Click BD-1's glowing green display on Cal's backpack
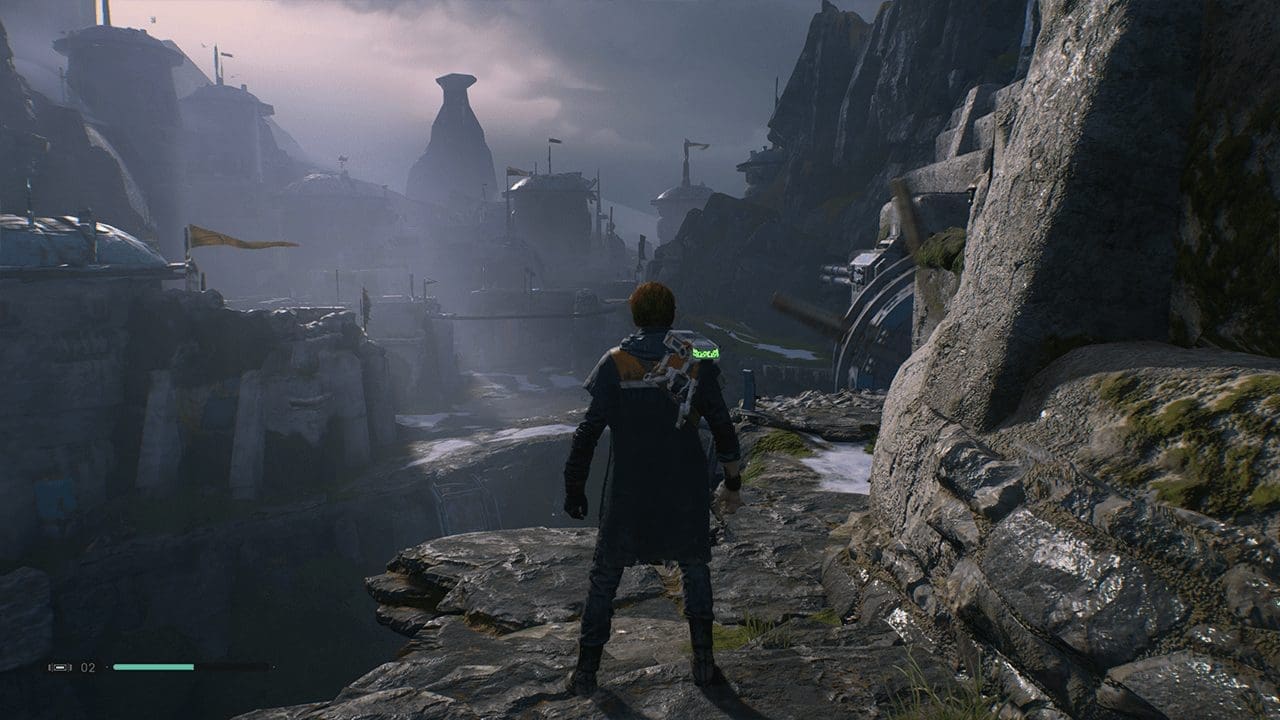This screenshot has width=1280, height=720. (x=706, y=352)
